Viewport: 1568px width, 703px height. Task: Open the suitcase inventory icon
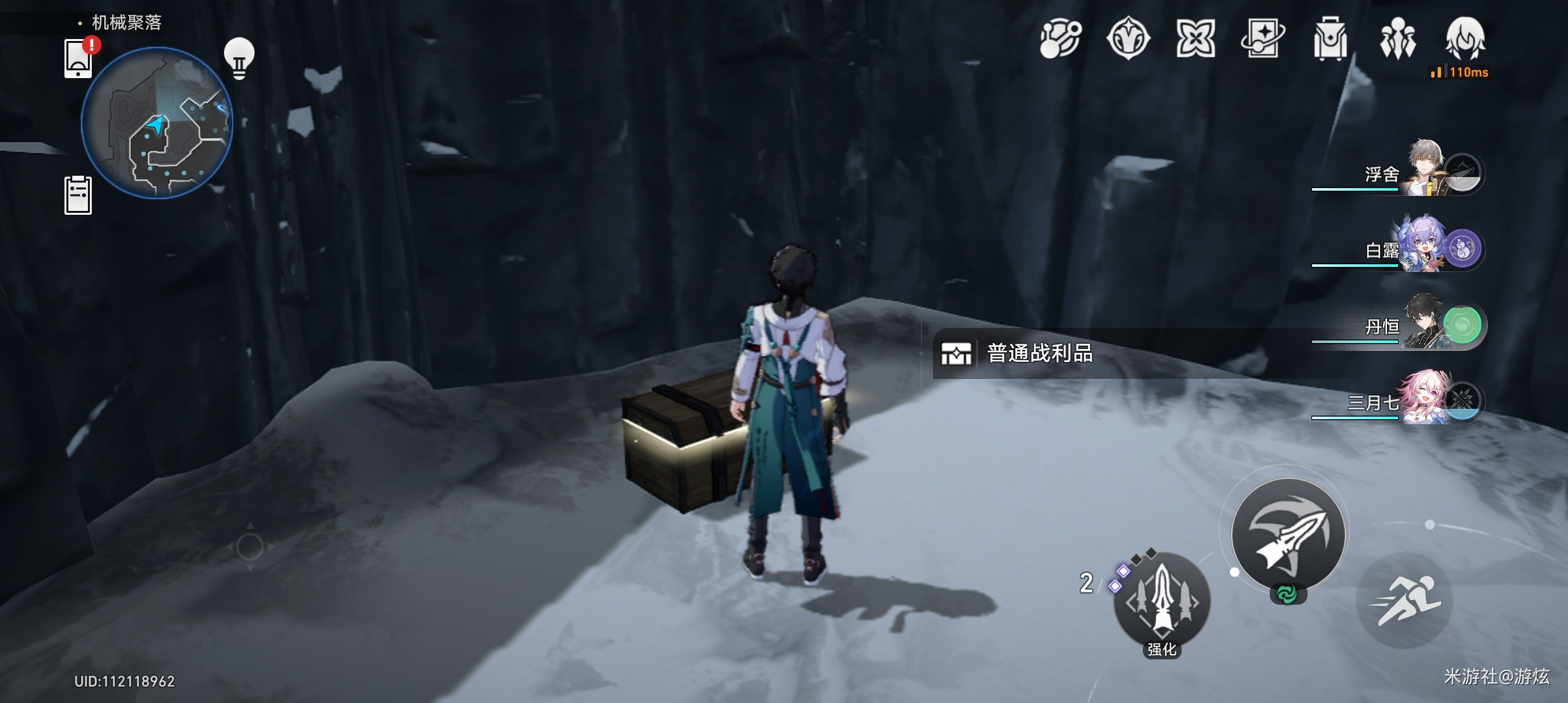pos(1330,39)
